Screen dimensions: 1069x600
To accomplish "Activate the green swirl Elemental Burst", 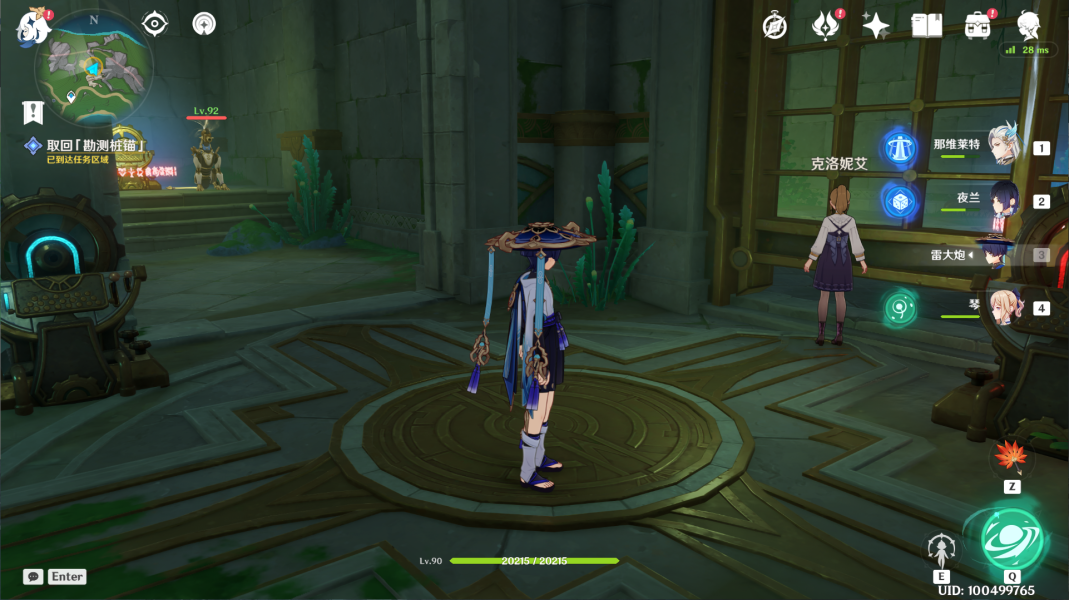I will [x=1013, y=539].
